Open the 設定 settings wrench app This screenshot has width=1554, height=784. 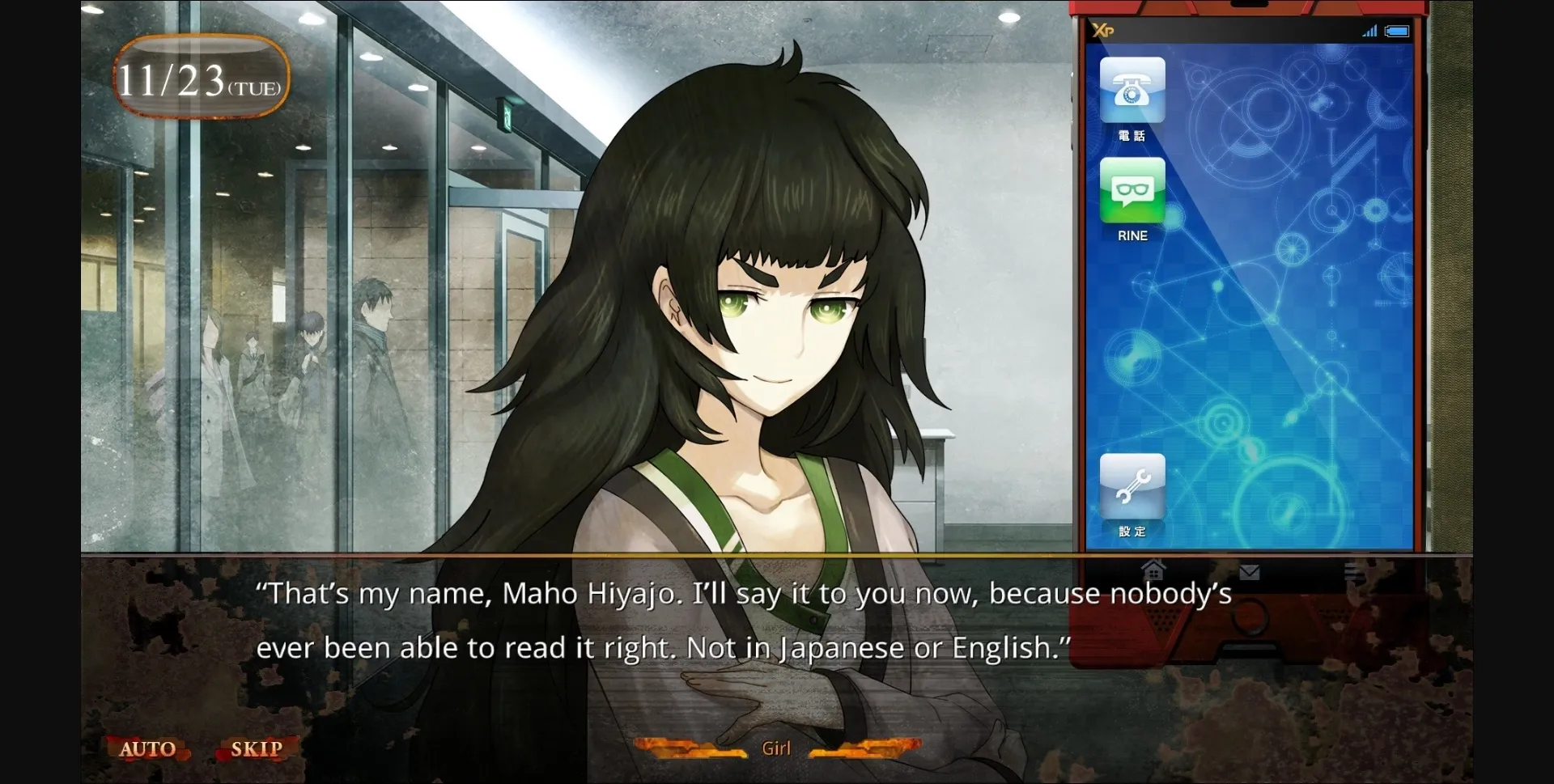pos(1132,486)
